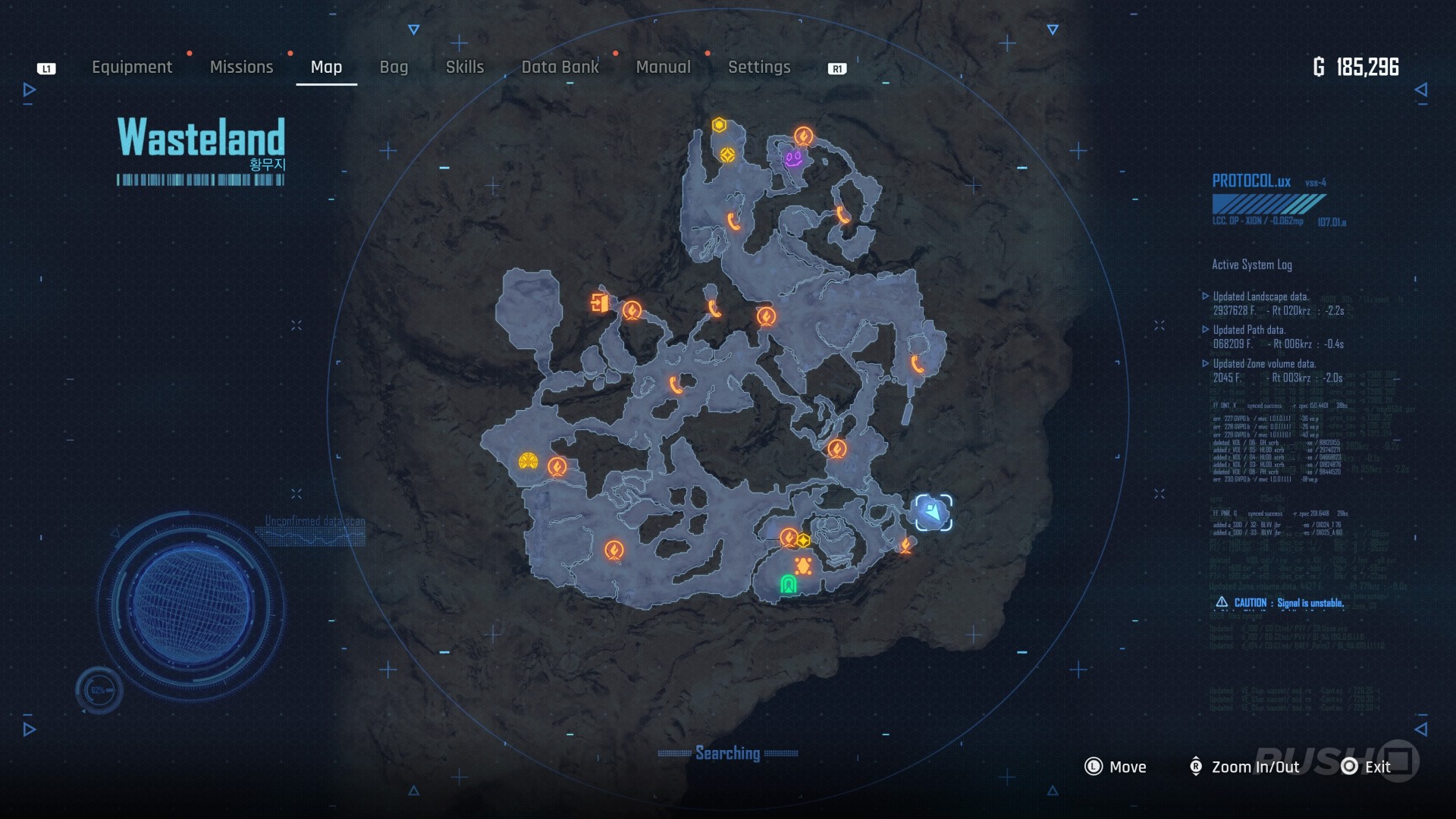The width and height of the screenshot is (1456, 819).
Task: Open the Data Bank tab
Action: [560, 67]
